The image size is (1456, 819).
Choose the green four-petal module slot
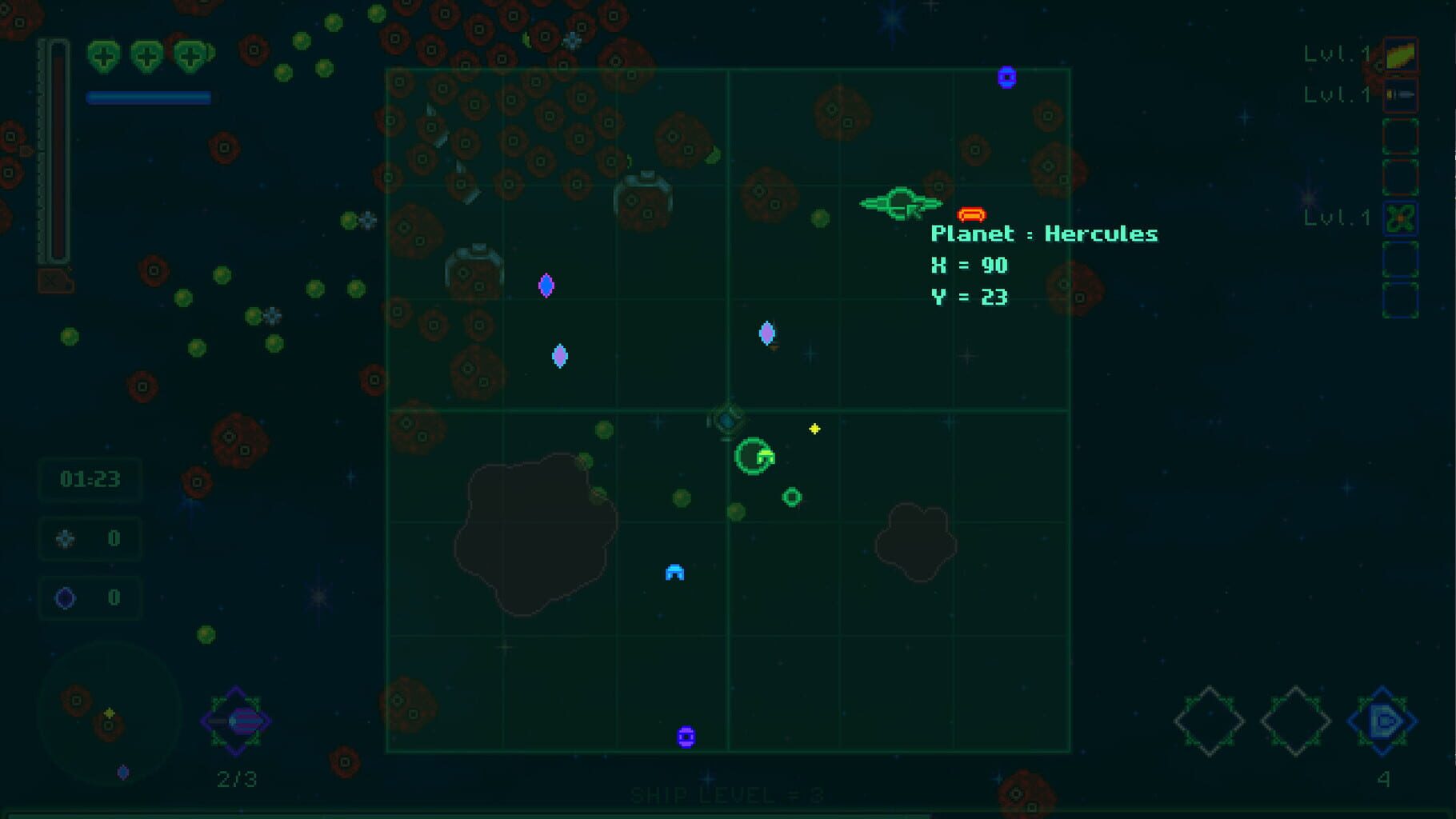pyautogui.click(x=1400, y=218)
